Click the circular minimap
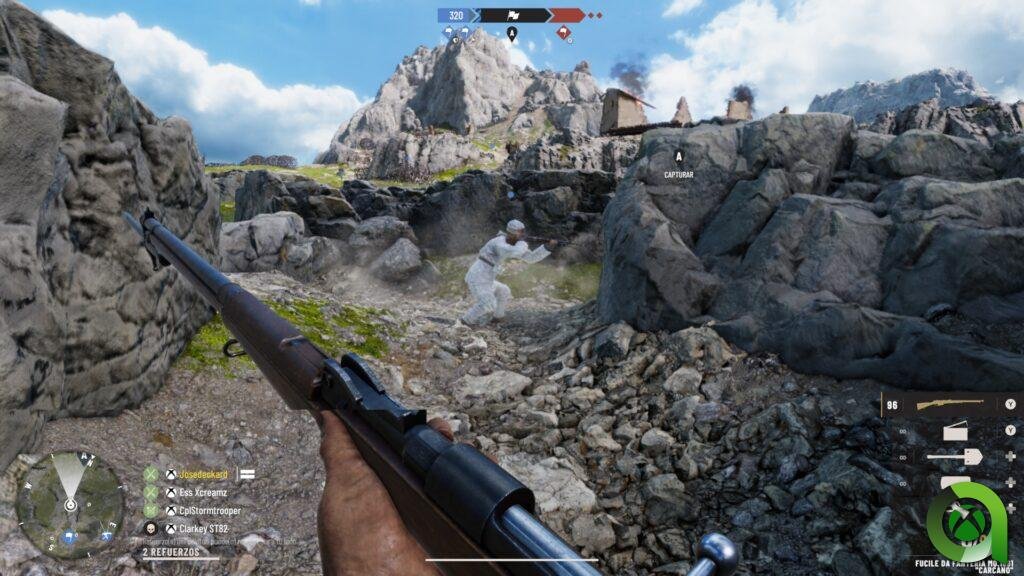This screenshot has height=576, width=1024. tap(70, 504)
